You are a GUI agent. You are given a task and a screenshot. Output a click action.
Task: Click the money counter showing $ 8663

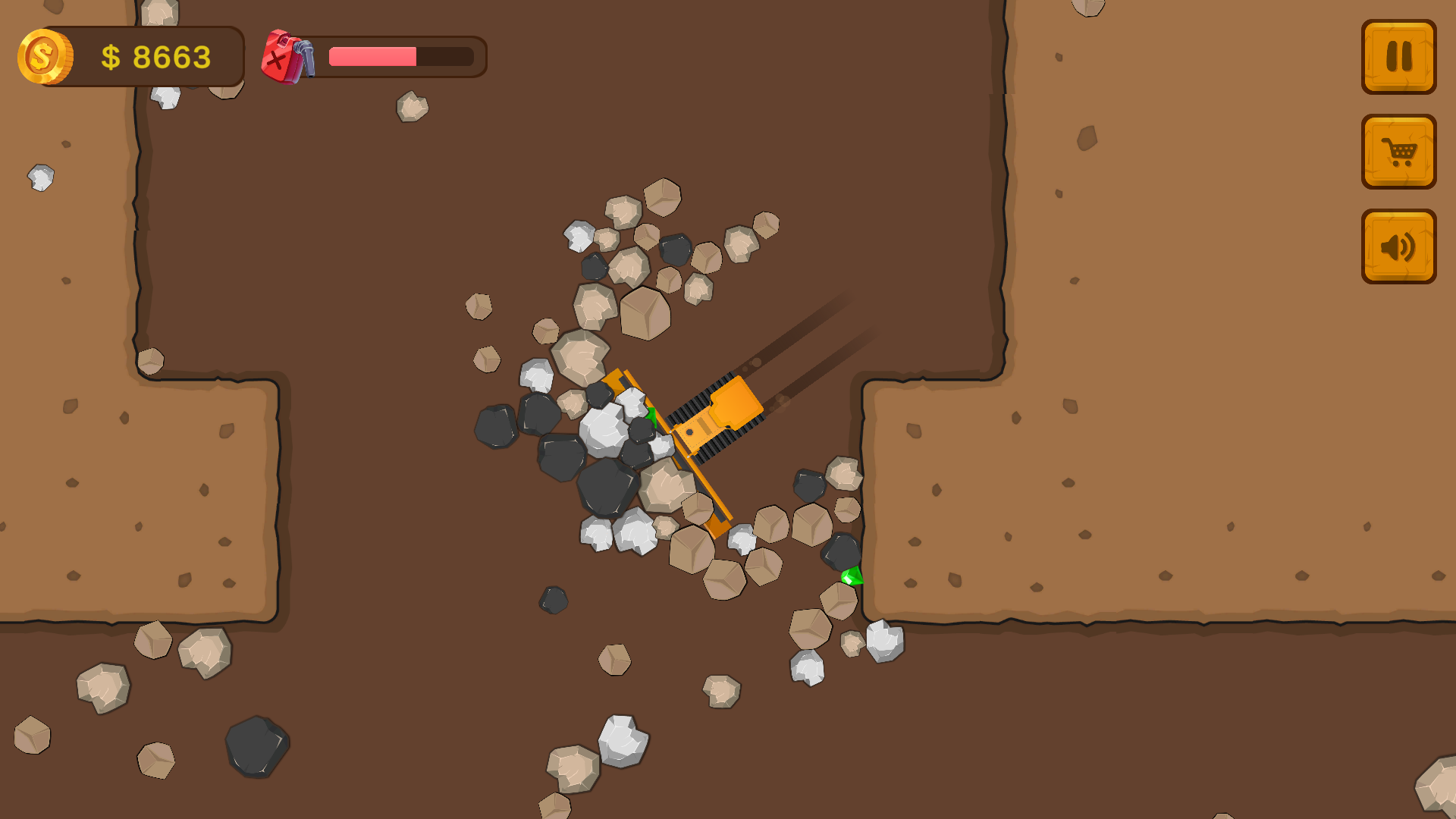click(x=155, y=55)
